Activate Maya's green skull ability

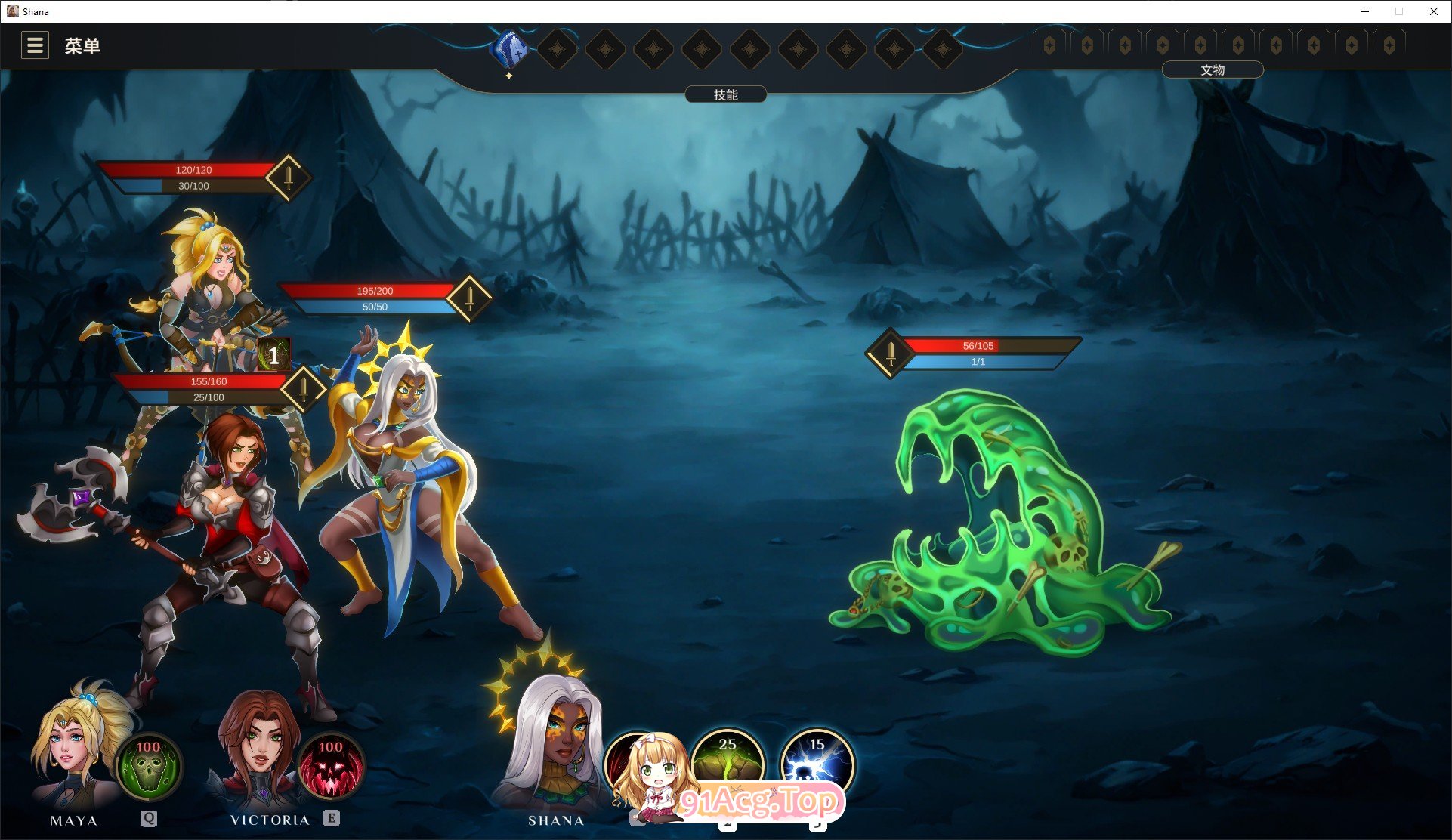point(148,766)
